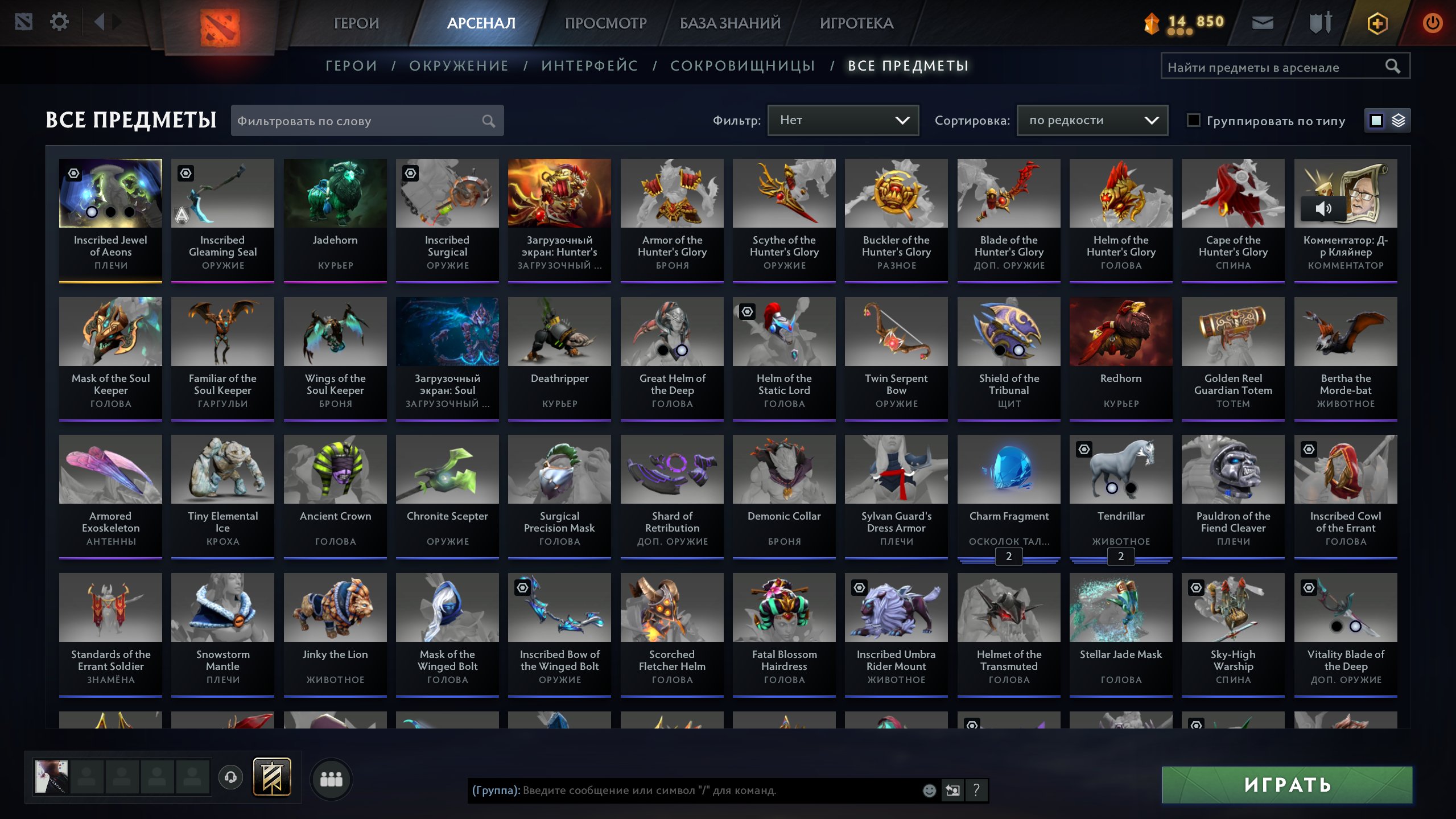Click the power exit icon
1456x819 pixels.
point(1433,23)
